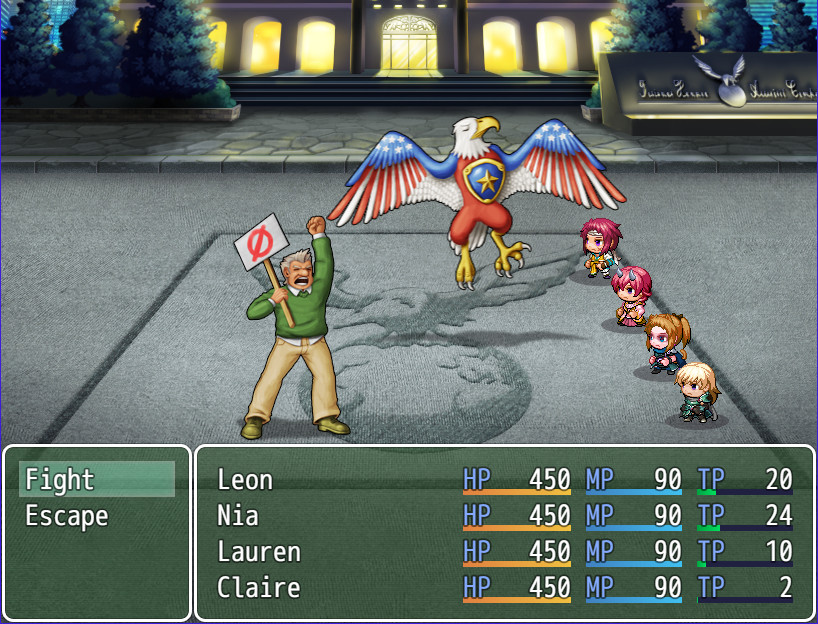The width and height of the screenshot is (818, 624).
Task: Click Nia's party status row
Action: point(504,516)
